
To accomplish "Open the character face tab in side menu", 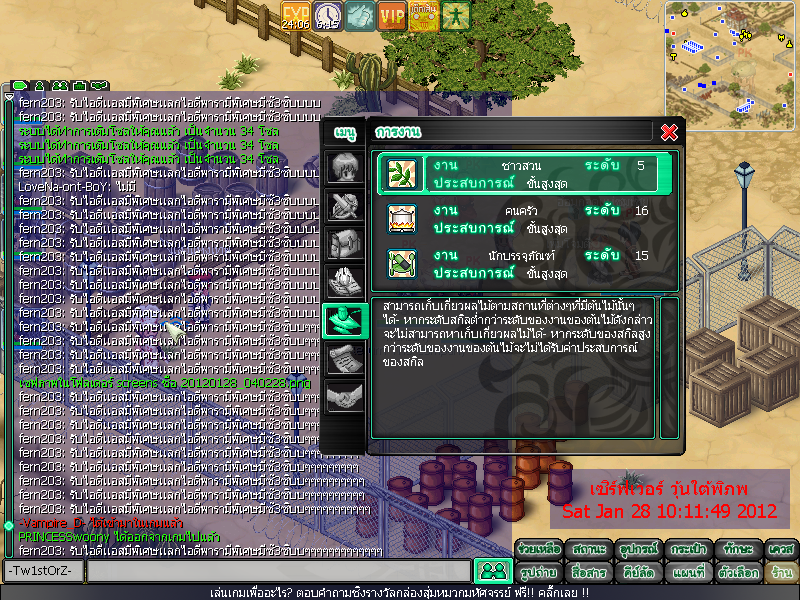I will coord(342,167).
